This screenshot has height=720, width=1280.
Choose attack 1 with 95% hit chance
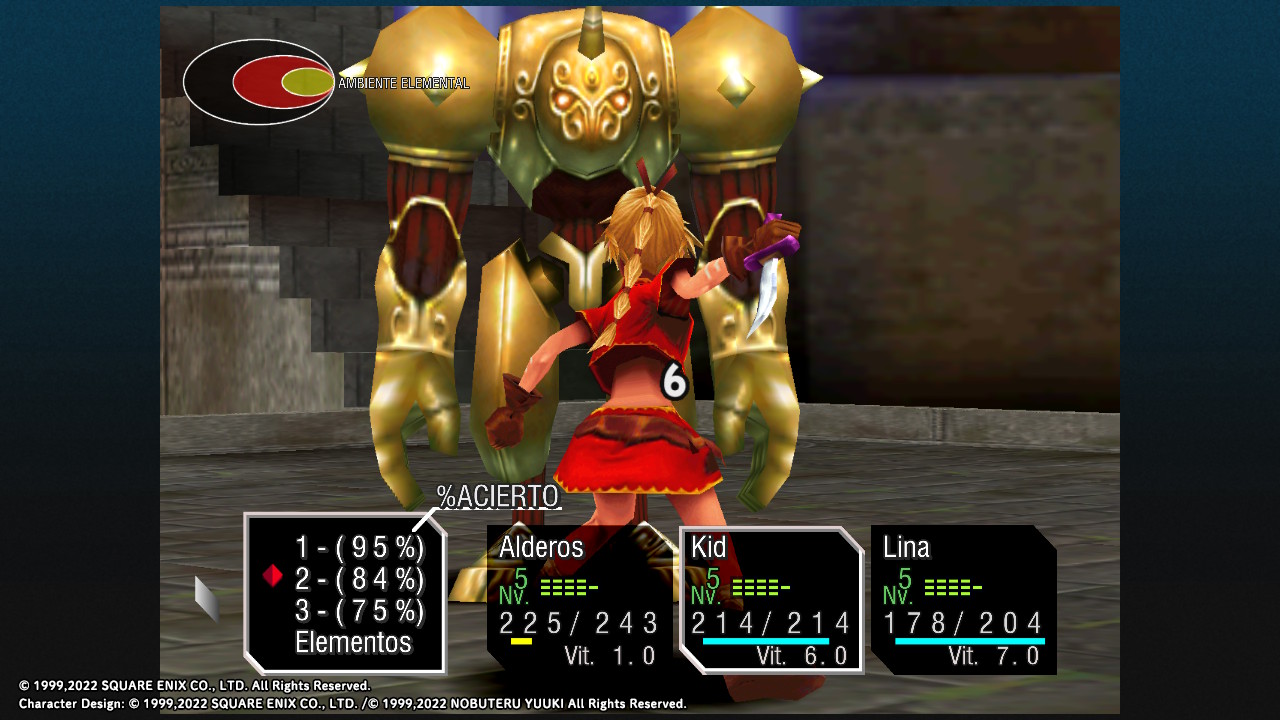click(359, 548)
